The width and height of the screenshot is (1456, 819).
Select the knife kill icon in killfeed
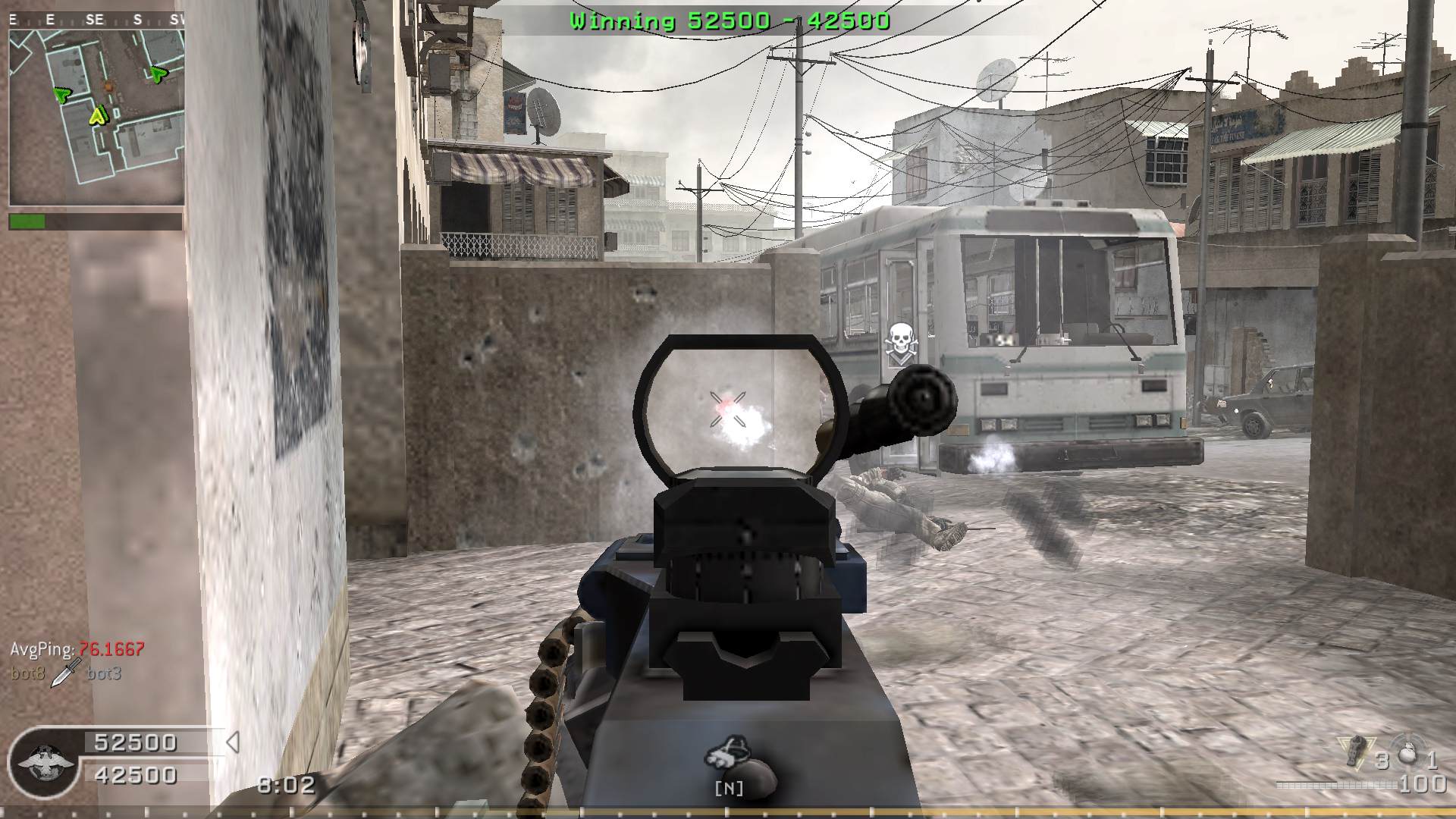pyautogui.click(x=66, y=673)
